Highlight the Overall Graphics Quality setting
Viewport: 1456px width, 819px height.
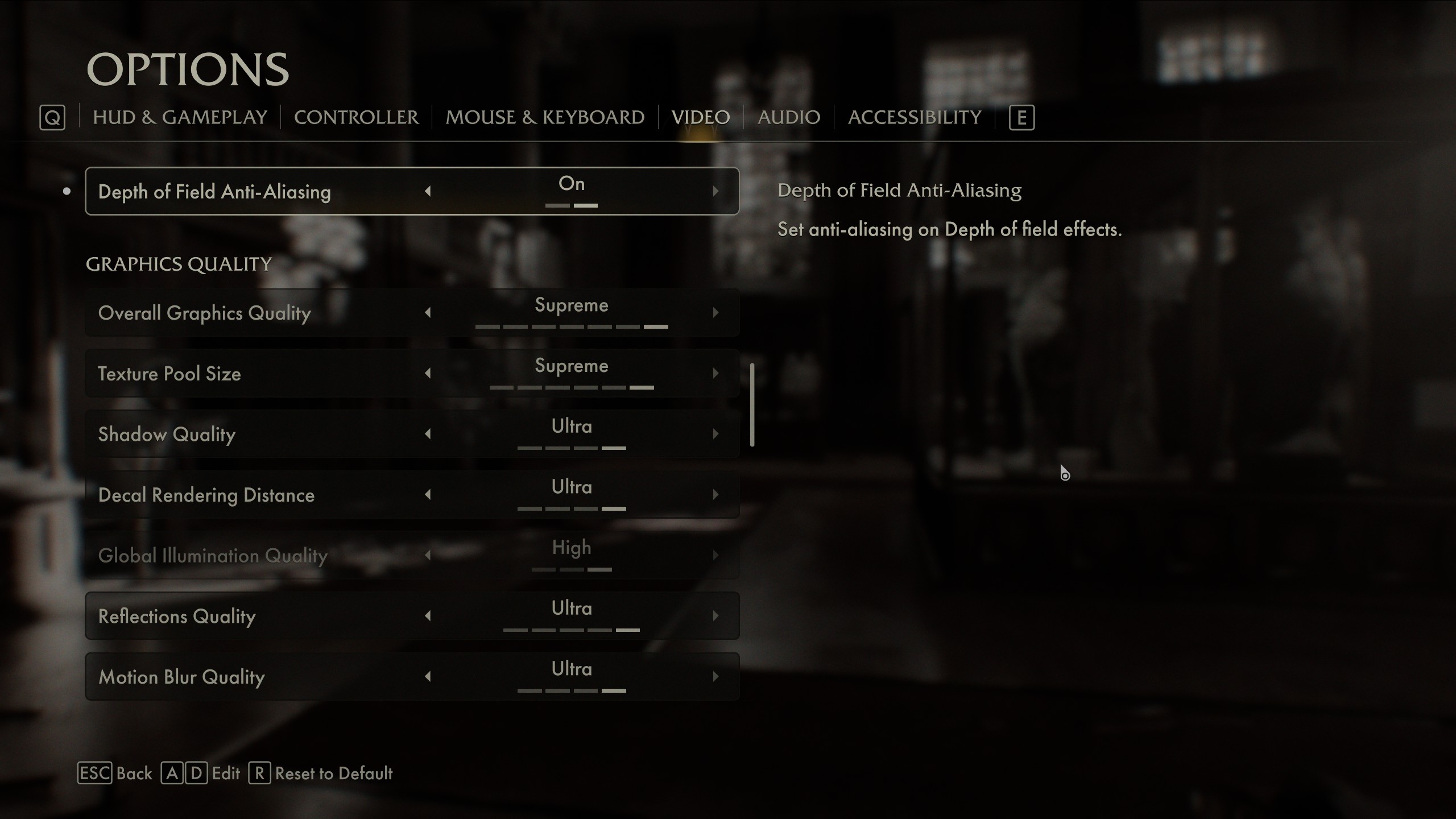tap(256, 313)
